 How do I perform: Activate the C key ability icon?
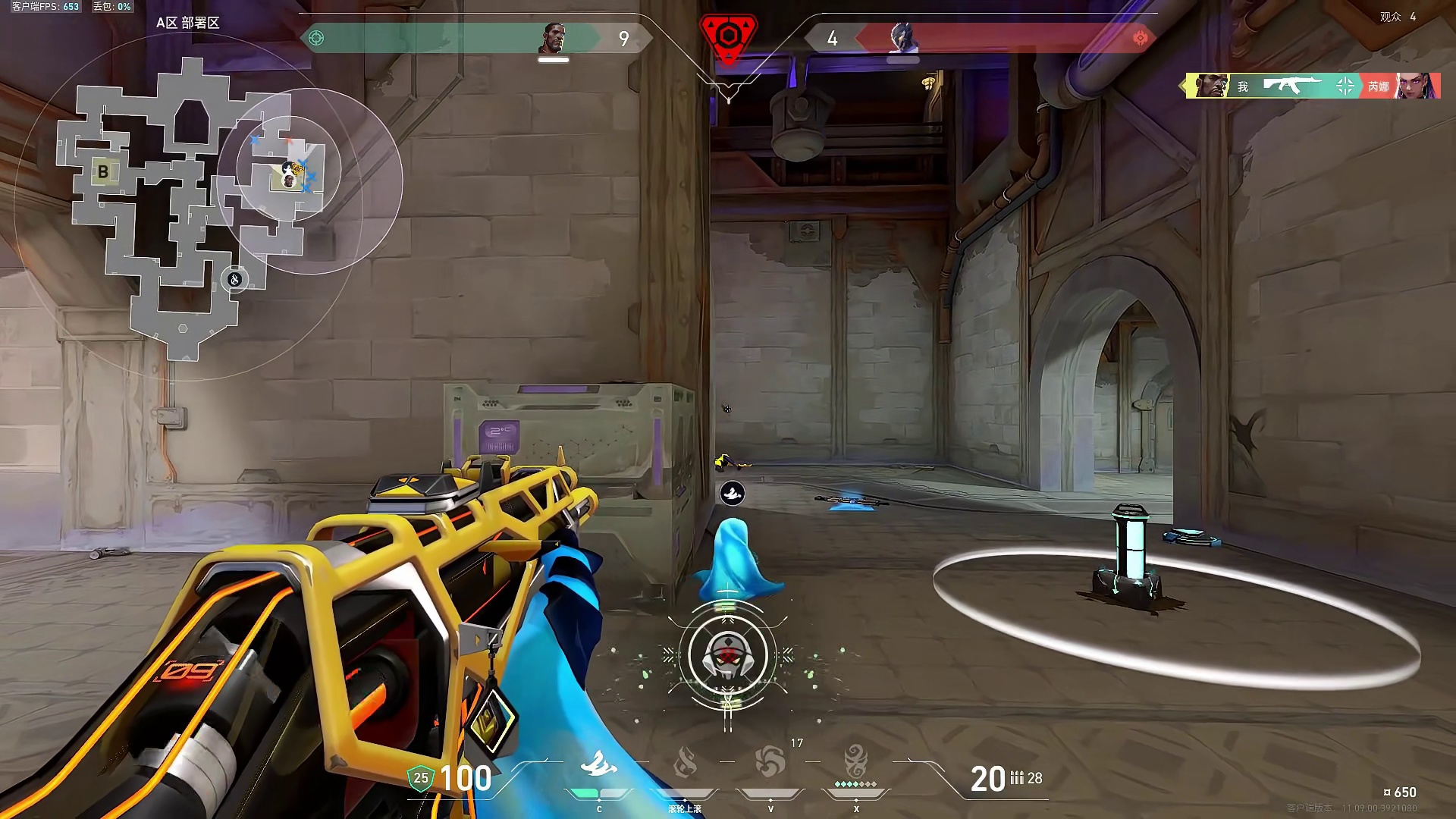[598, 764]
